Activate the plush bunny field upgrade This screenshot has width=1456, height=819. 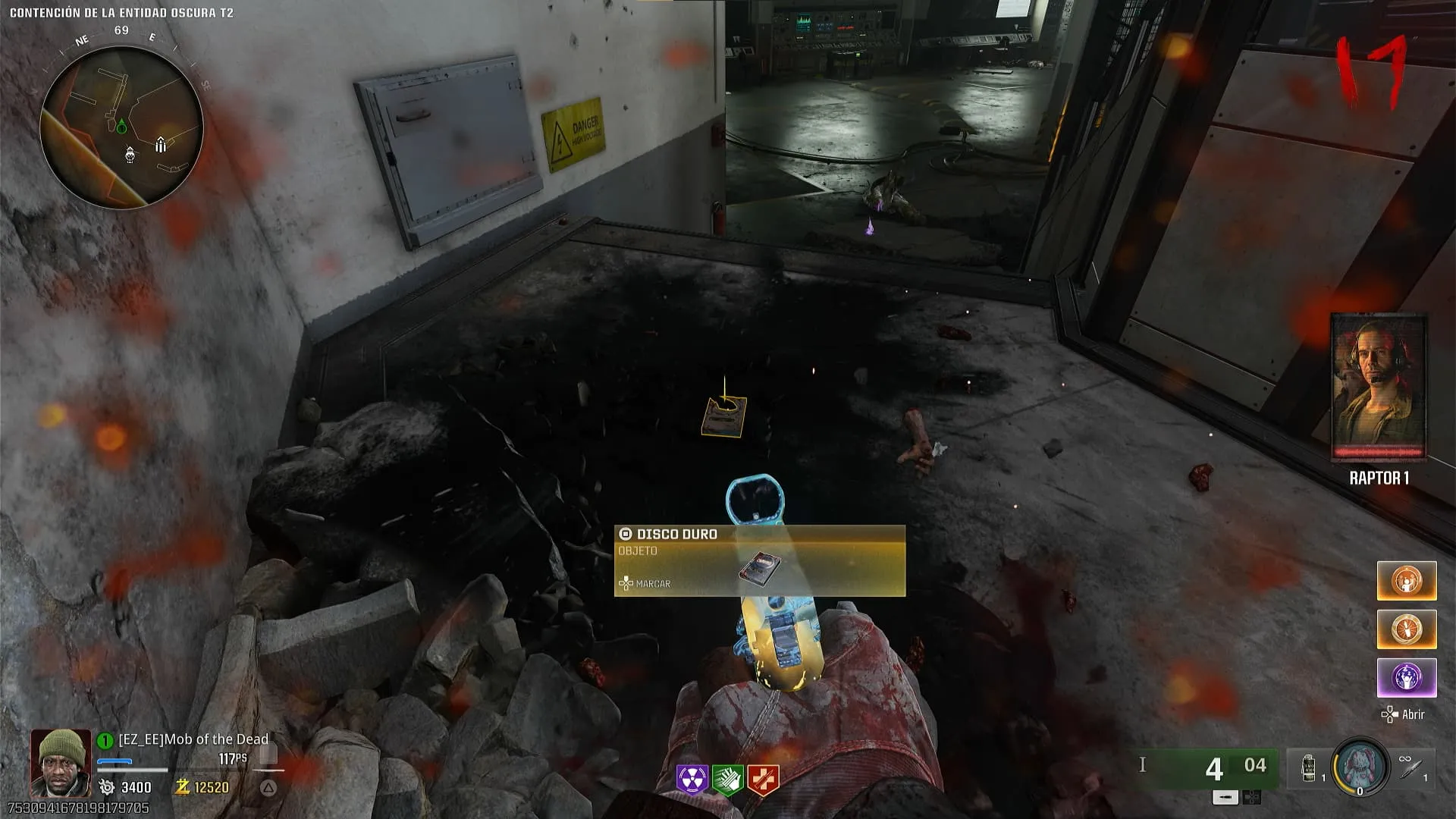pyautogui.click(x=1360, y=766)
